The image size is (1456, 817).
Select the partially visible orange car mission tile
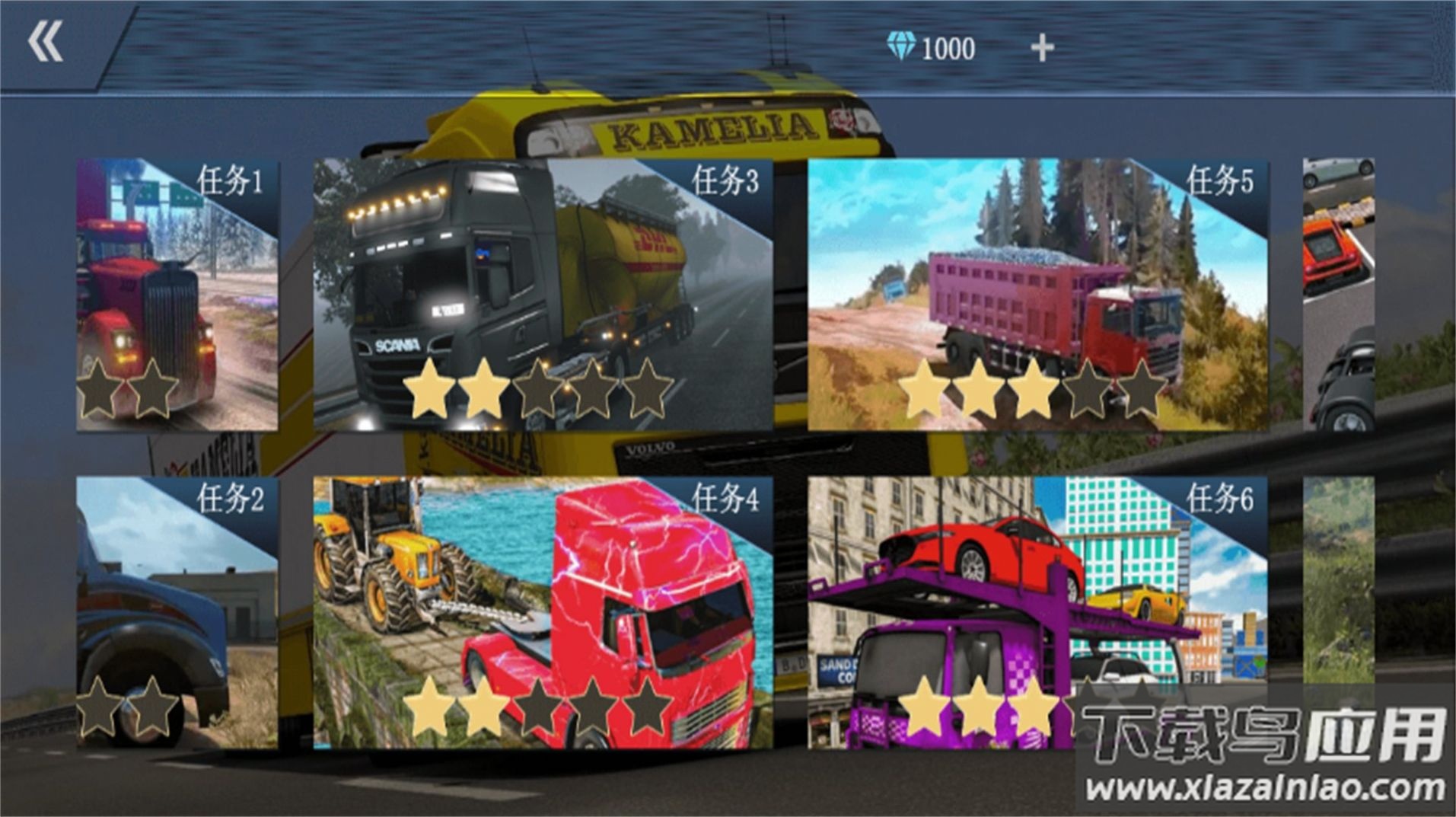click(x=1338, y=295)
